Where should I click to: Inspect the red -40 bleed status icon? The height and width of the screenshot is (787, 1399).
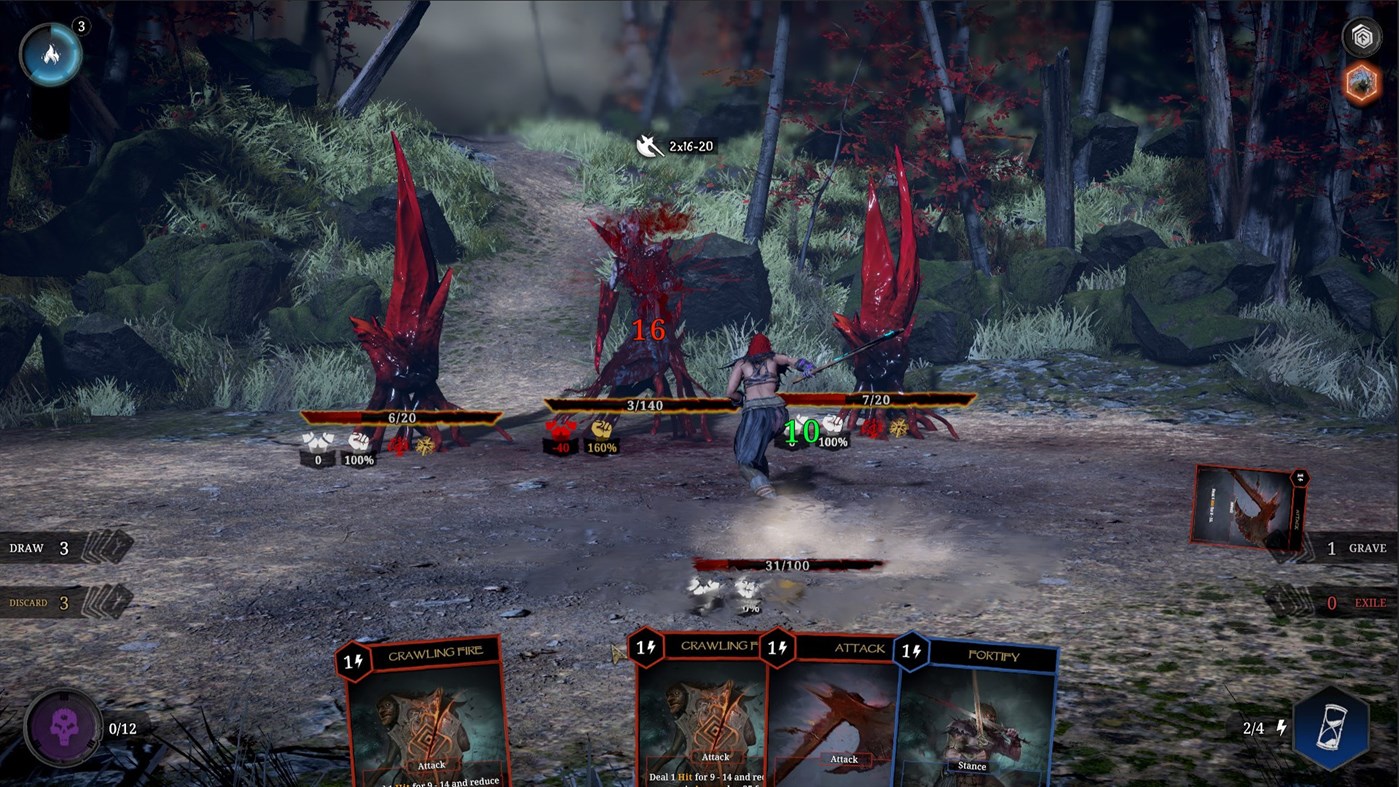point(560,437)
